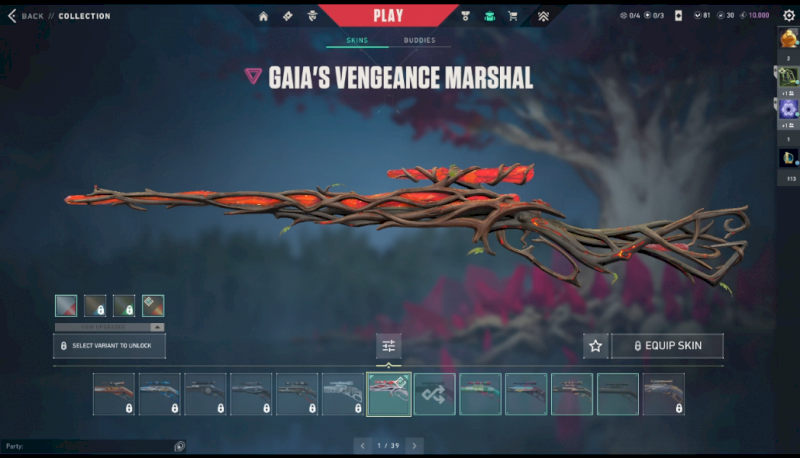Equip the Gaia's Vengeance Marshal skin
Screen dimensions: 800x458
[667, 346]
